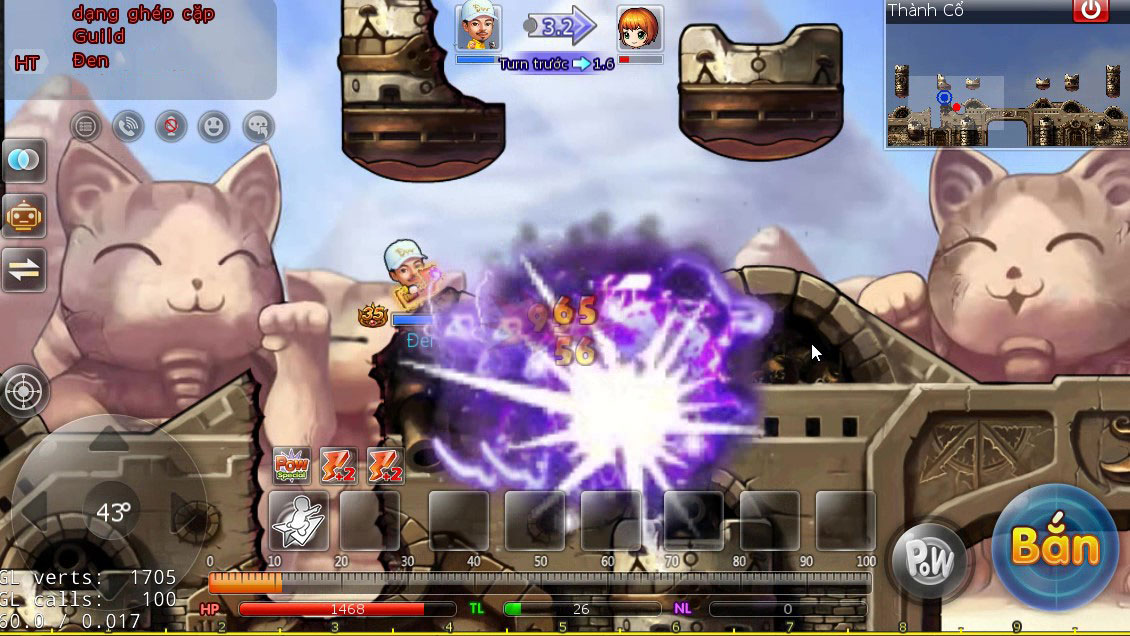Viewport: 1130px width, 636px height.
Task: Use the paper plane fly skill slot
Action: pos(299,520)
